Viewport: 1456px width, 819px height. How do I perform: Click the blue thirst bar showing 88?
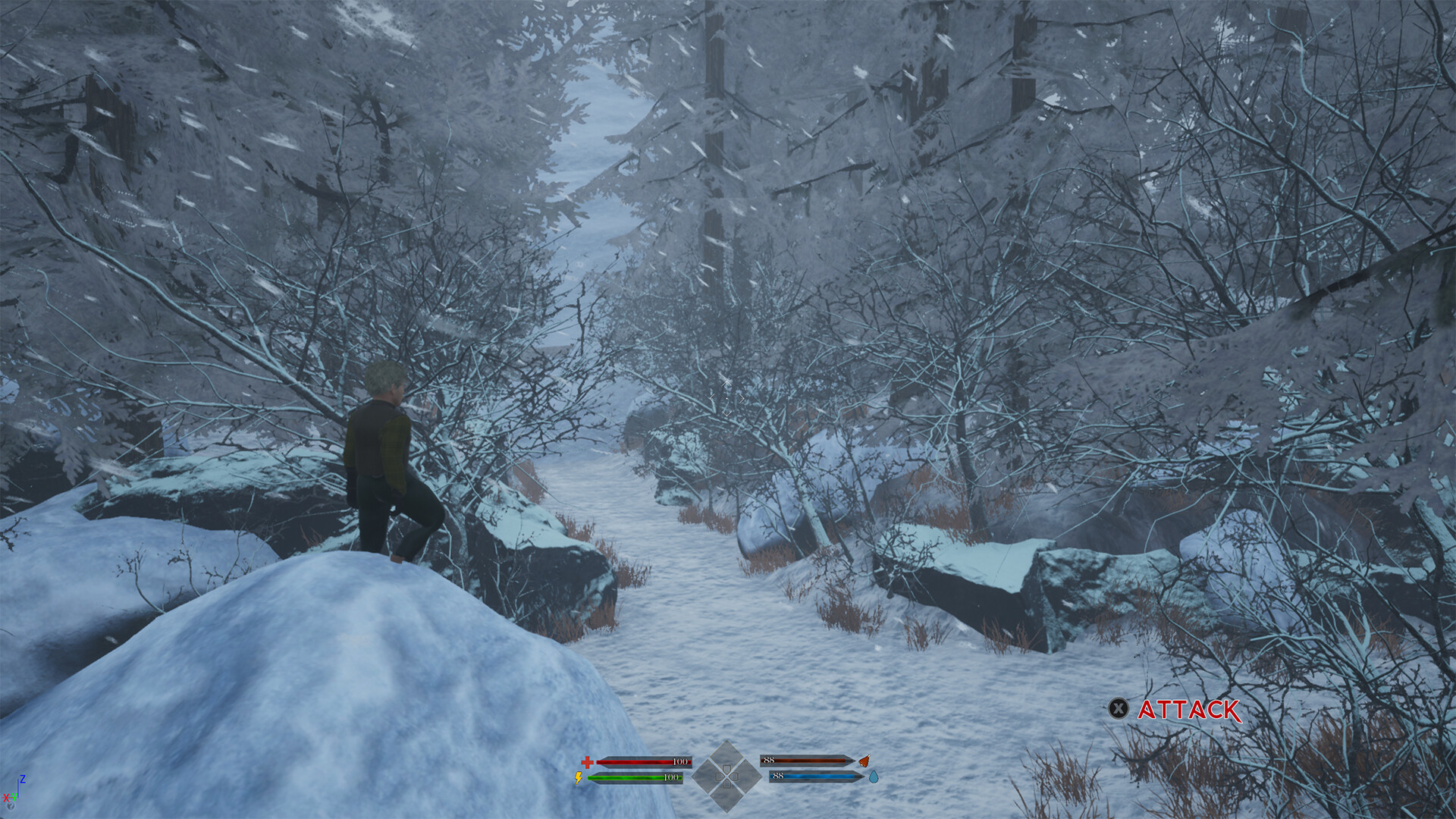click(813, 776)
